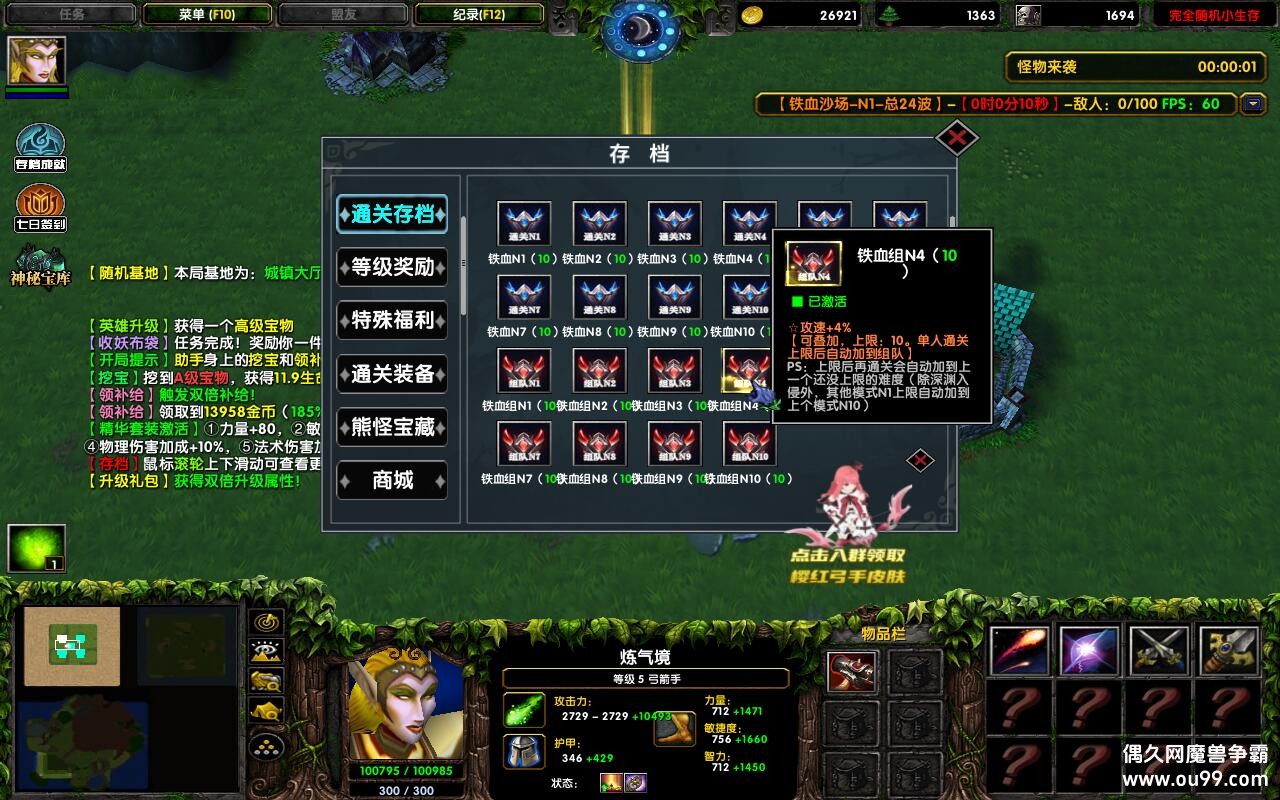Toggle terrain view with the eye icon

tap(265, 651)
